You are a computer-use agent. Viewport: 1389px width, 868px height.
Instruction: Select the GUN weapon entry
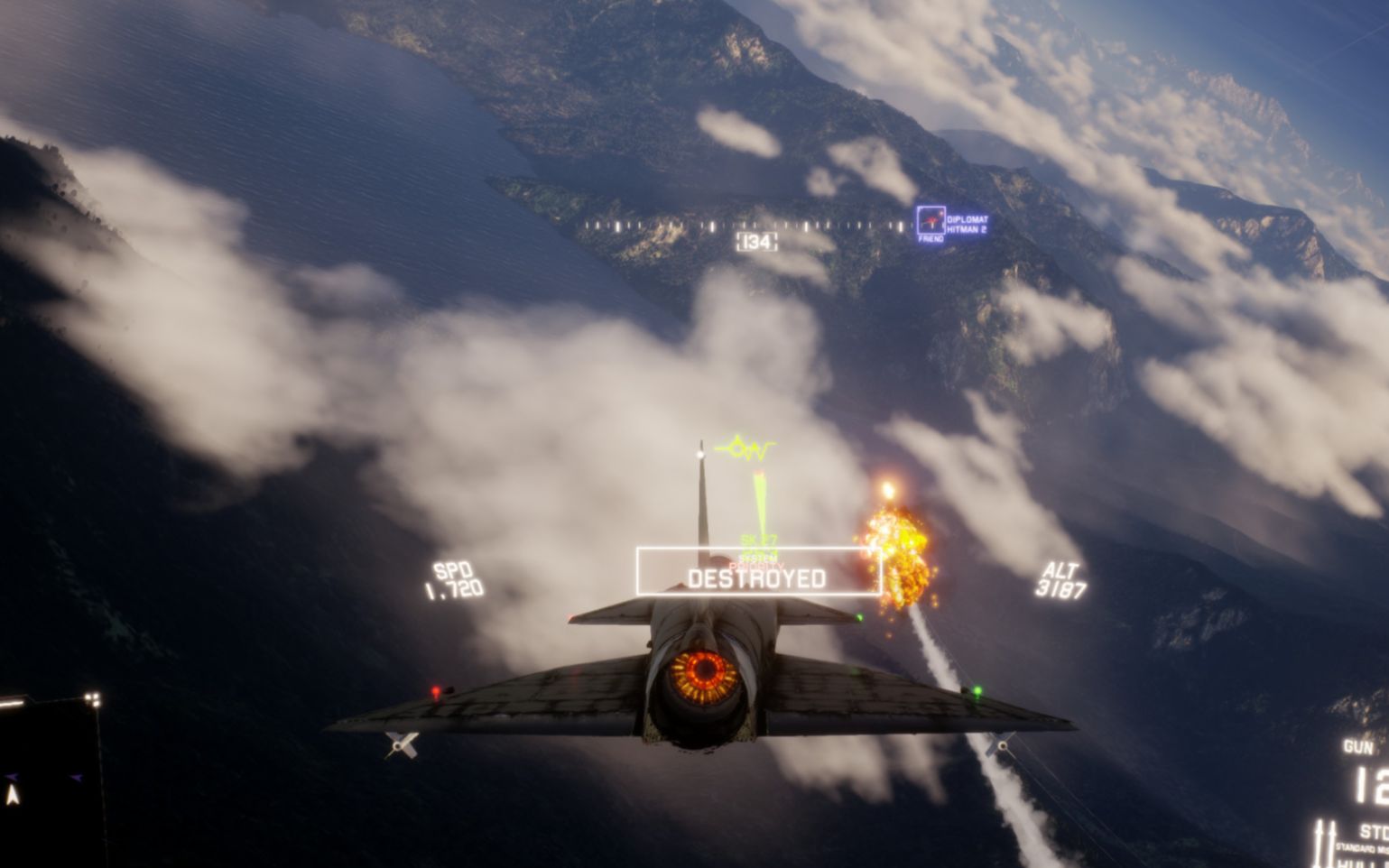point(1359,747)
